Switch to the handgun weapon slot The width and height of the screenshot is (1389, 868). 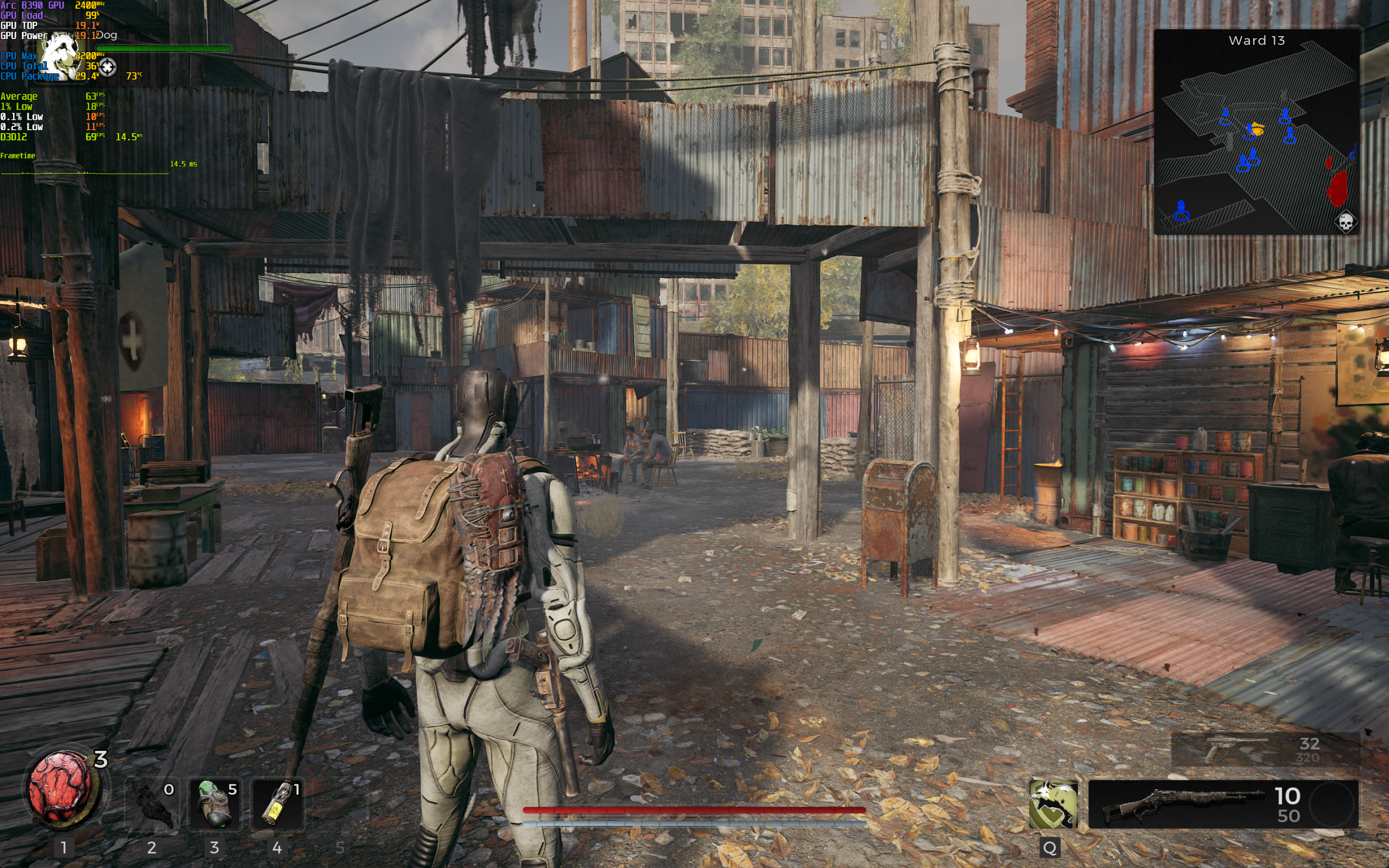(x=1265, y=749)
